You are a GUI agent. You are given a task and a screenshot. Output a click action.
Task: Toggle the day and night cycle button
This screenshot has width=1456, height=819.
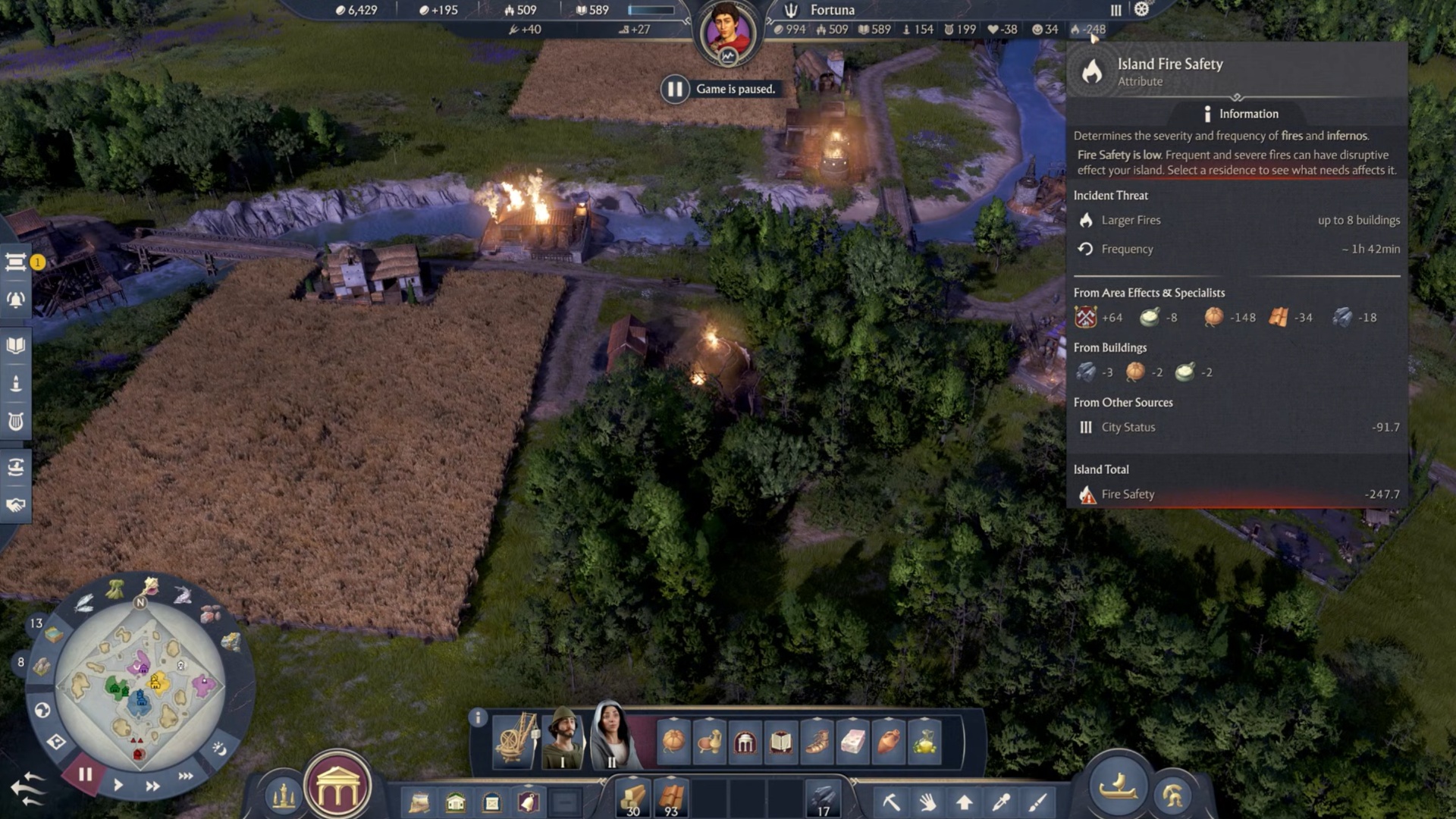tap(219, 748)
